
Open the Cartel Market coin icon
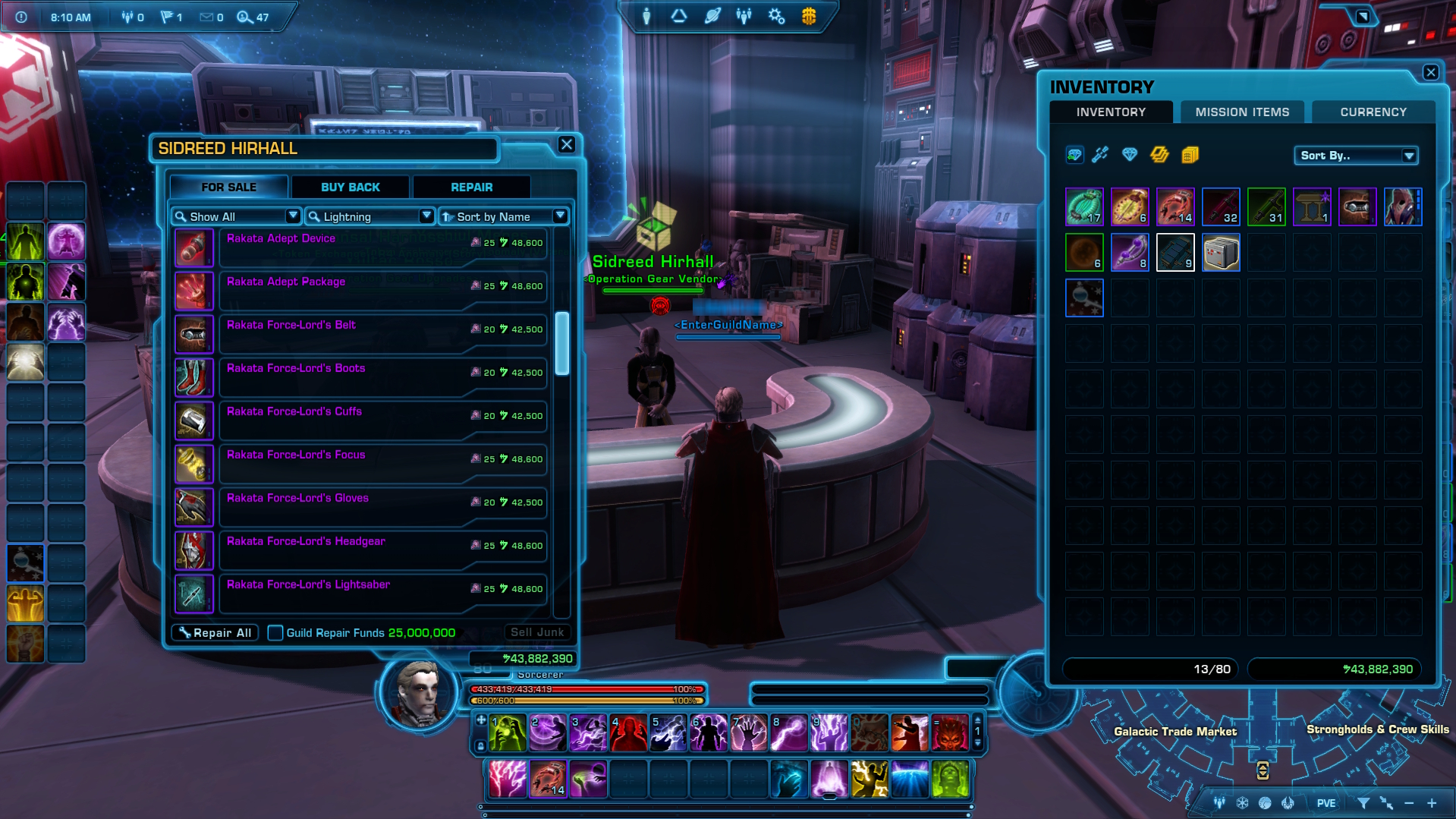coord(809,16)
